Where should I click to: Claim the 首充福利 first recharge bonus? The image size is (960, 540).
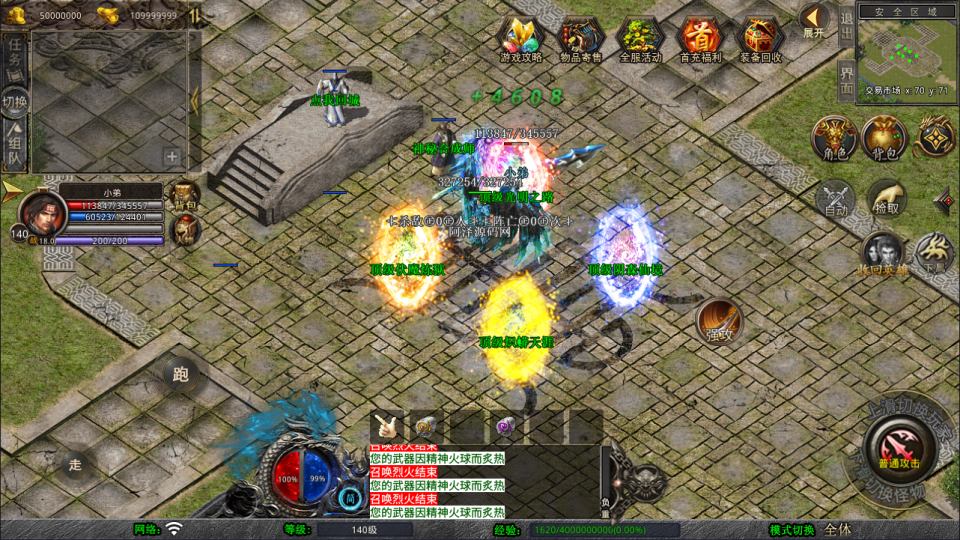(x=698, y=40)
